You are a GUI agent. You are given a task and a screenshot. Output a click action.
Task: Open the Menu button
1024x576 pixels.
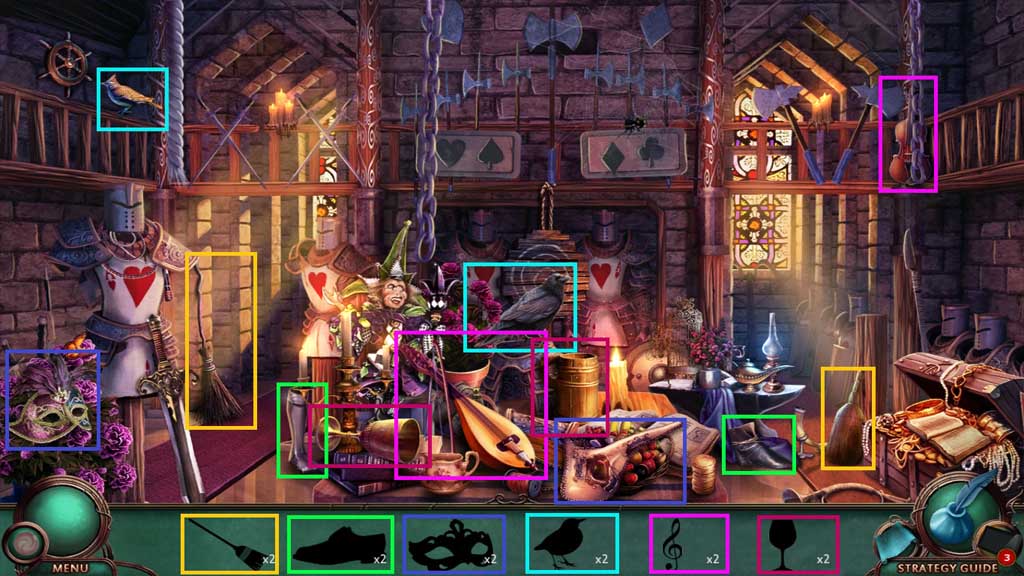tap(70, 567)
